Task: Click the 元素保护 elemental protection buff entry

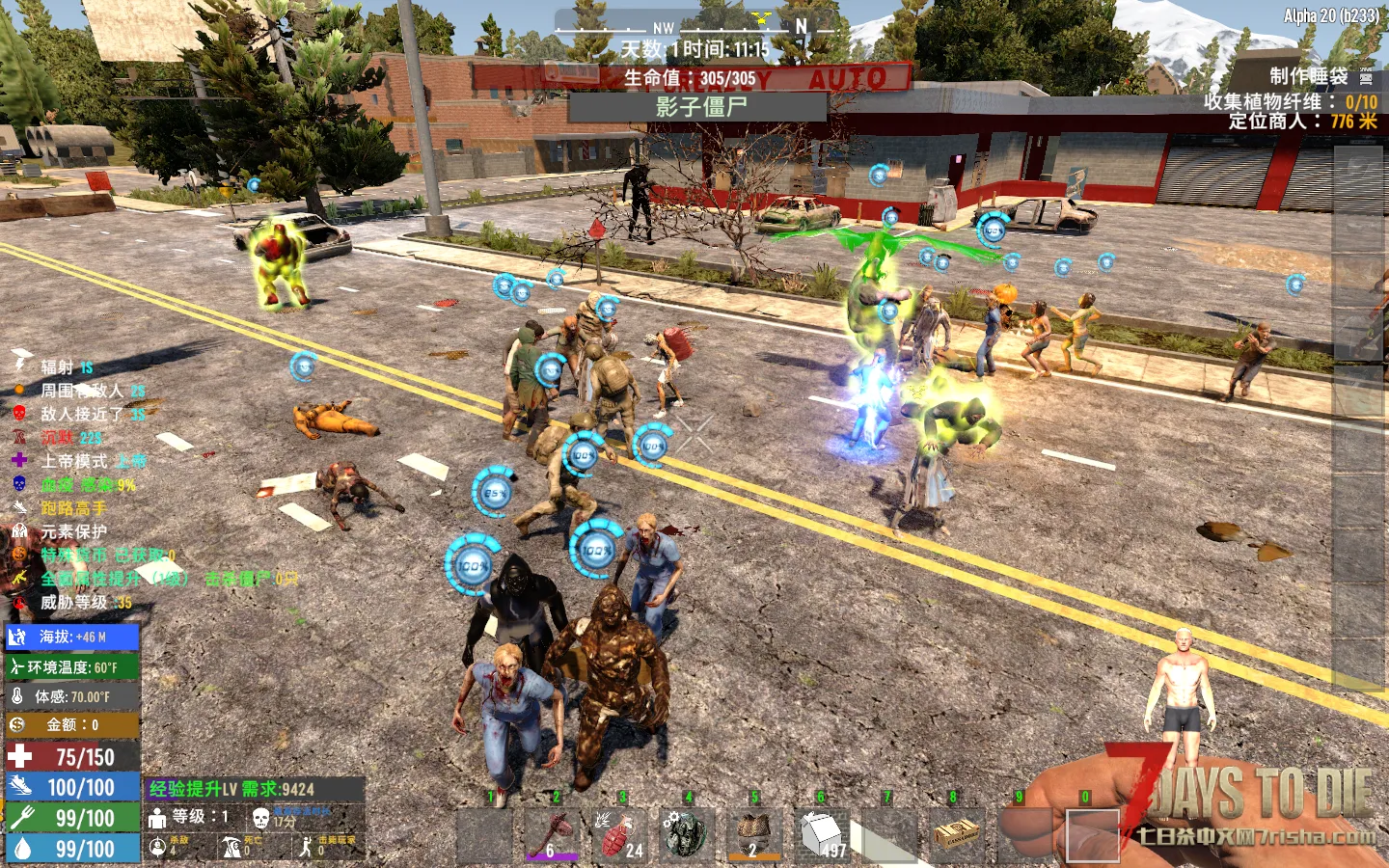Action: (73, 531)
